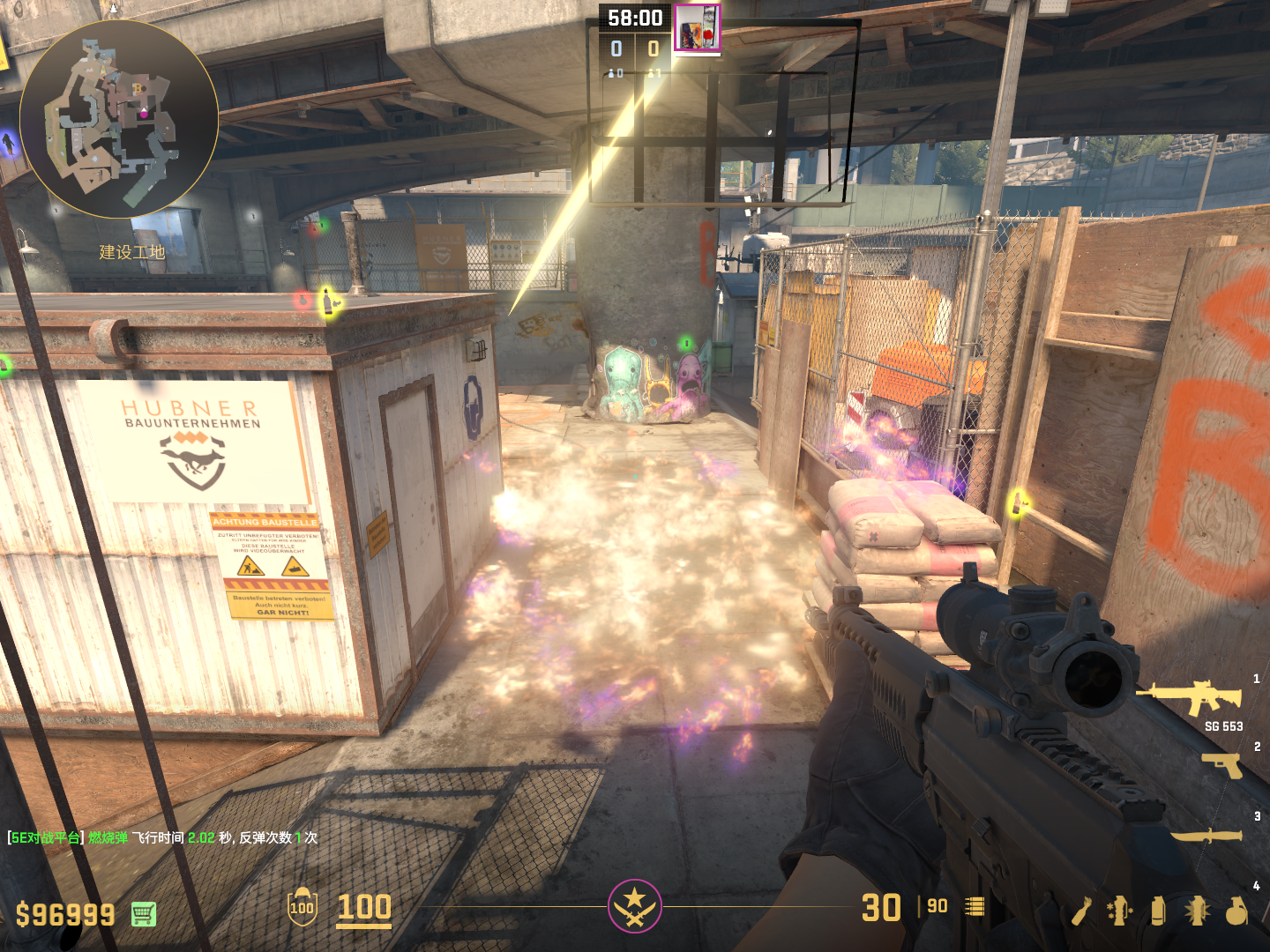Pick the smoke grenade icon
The width and height of the screenshot is (1270, 952).
(1158, 911)
